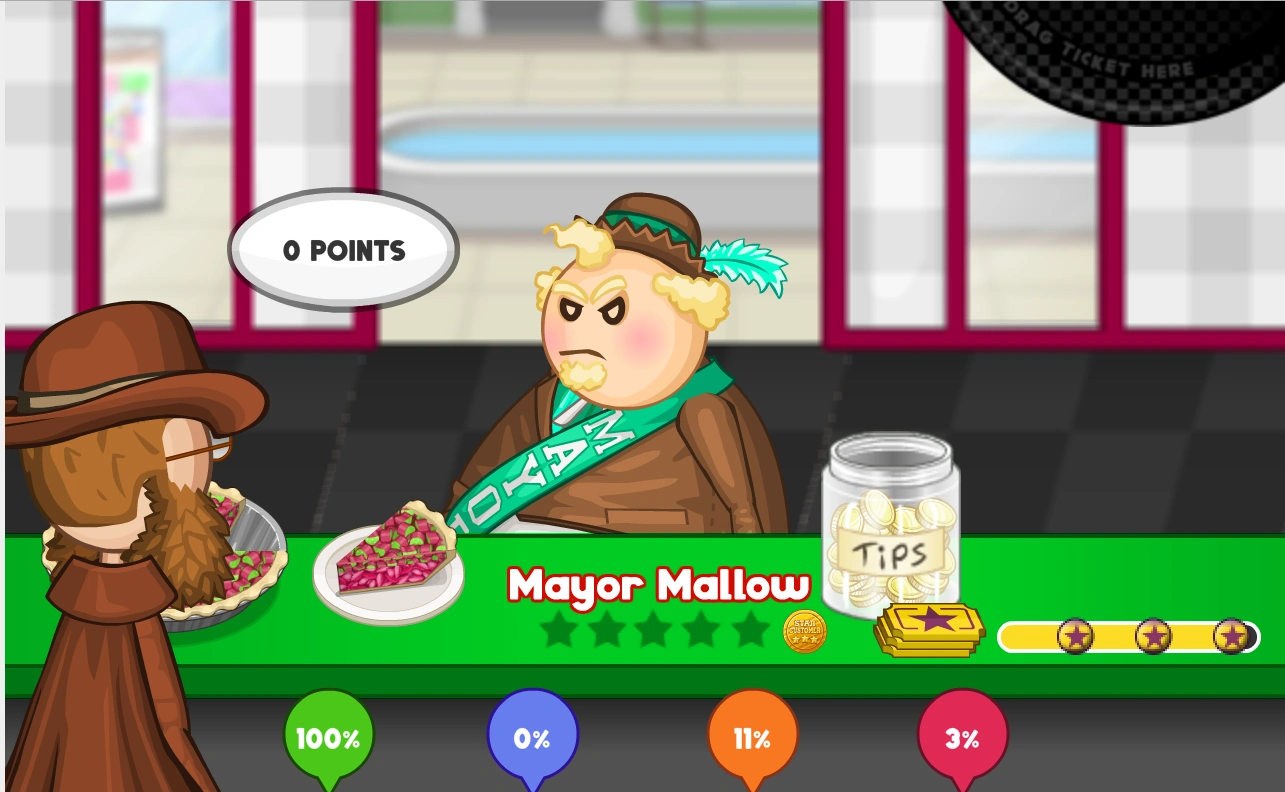Click the Tips jar

click(x=889, y=530)
